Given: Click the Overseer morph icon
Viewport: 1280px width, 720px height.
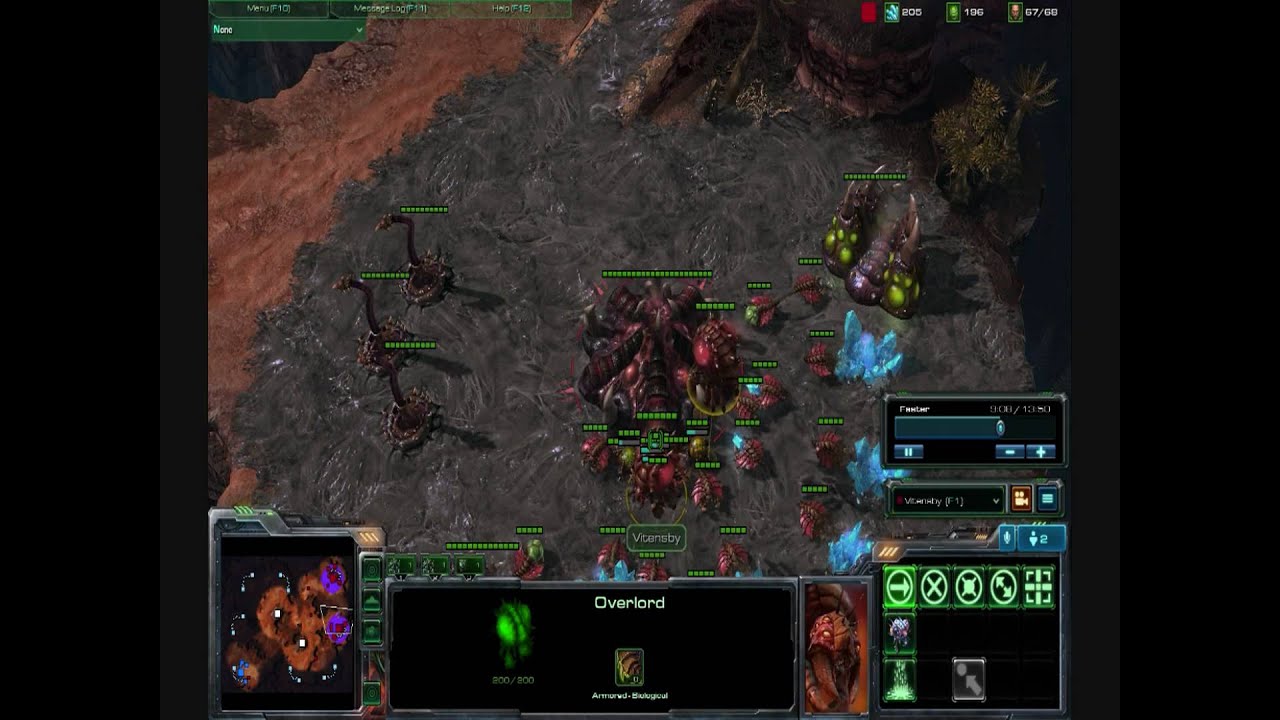Looking at the screenshot, I should pyautogui.click(x=899, y=634).
